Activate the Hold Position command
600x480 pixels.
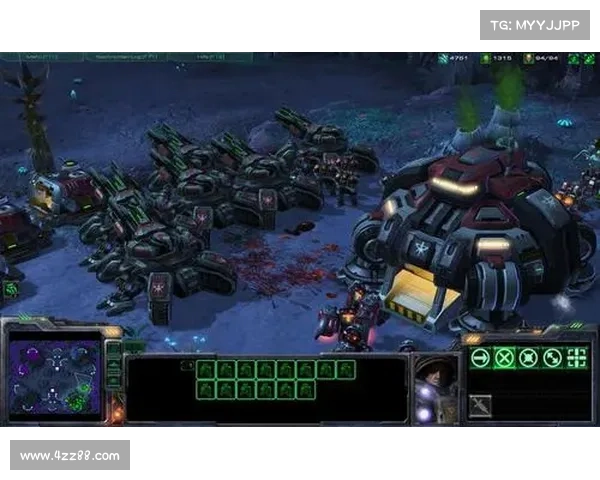pos(529,358)
